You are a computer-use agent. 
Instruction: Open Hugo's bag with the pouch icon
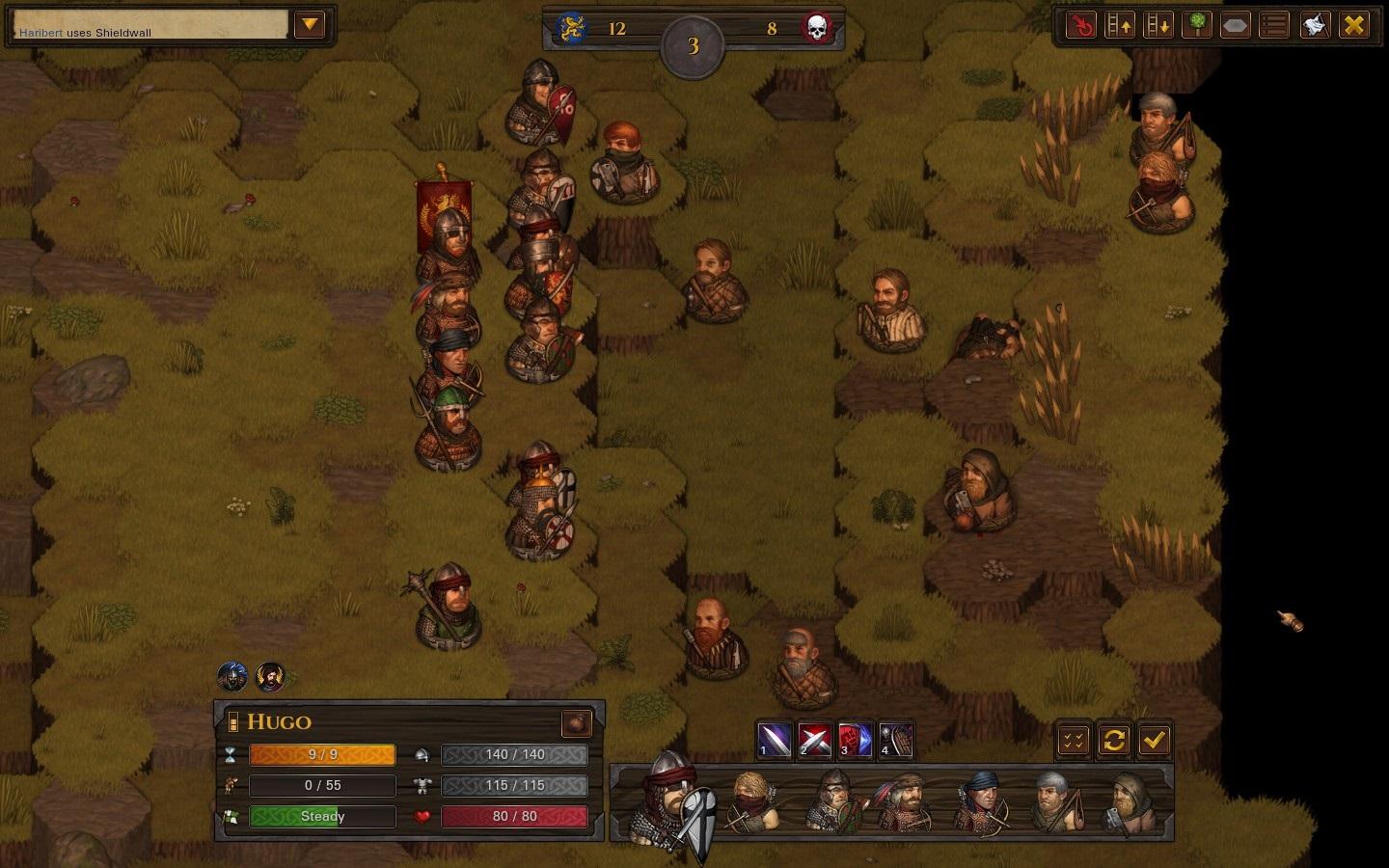coord(576,722)
